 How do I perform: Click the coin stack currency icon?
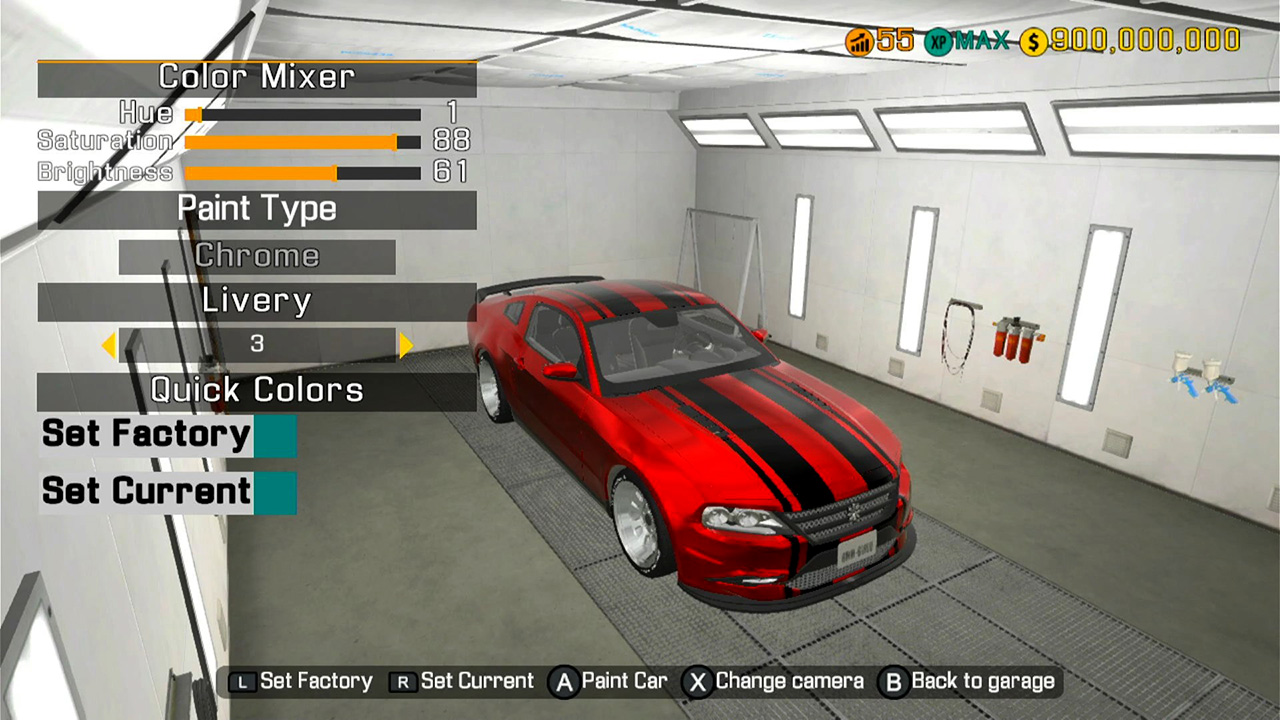click(x=858, y=40)
